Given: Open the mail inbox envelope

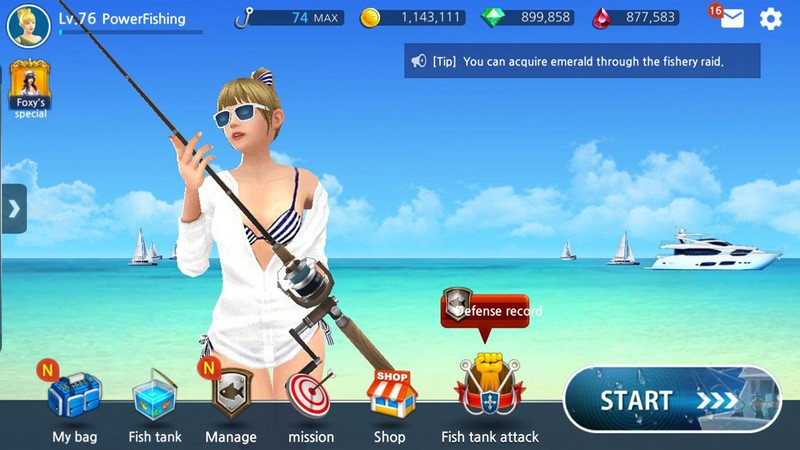Looking at the screenshot, I should (732, 18).
